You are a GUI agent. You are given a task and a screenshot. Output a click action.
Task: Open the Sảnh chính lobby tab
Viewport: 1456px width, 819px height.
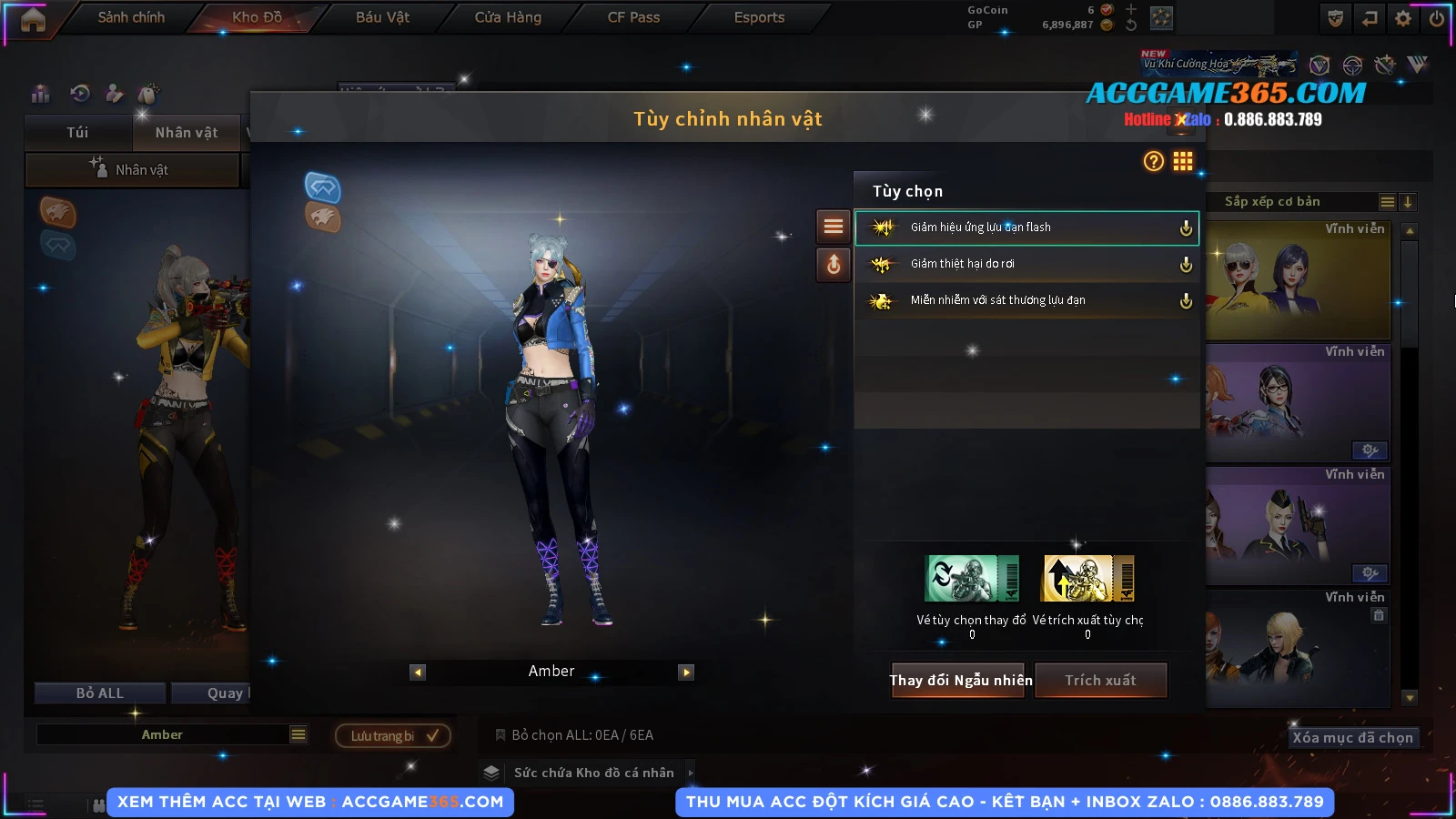(x=131, y=17)
